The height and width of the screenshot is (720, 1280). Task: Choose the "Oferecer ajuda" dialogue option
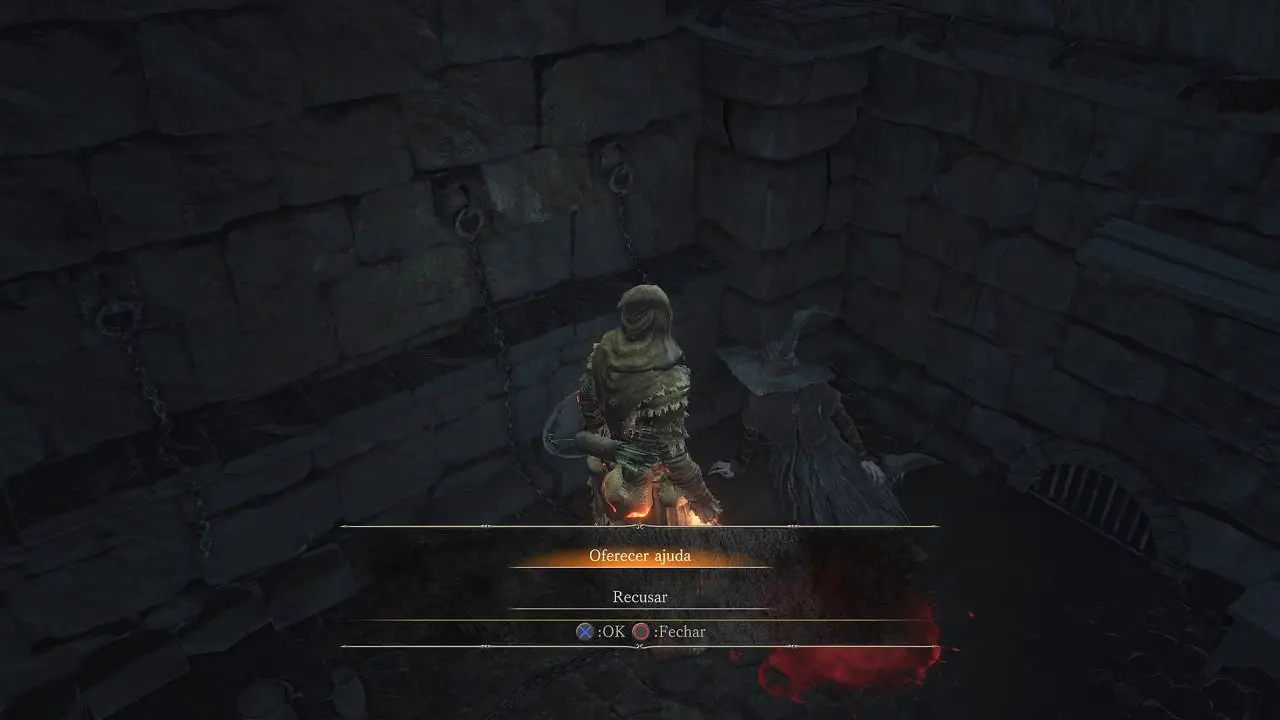coord(639,555)
